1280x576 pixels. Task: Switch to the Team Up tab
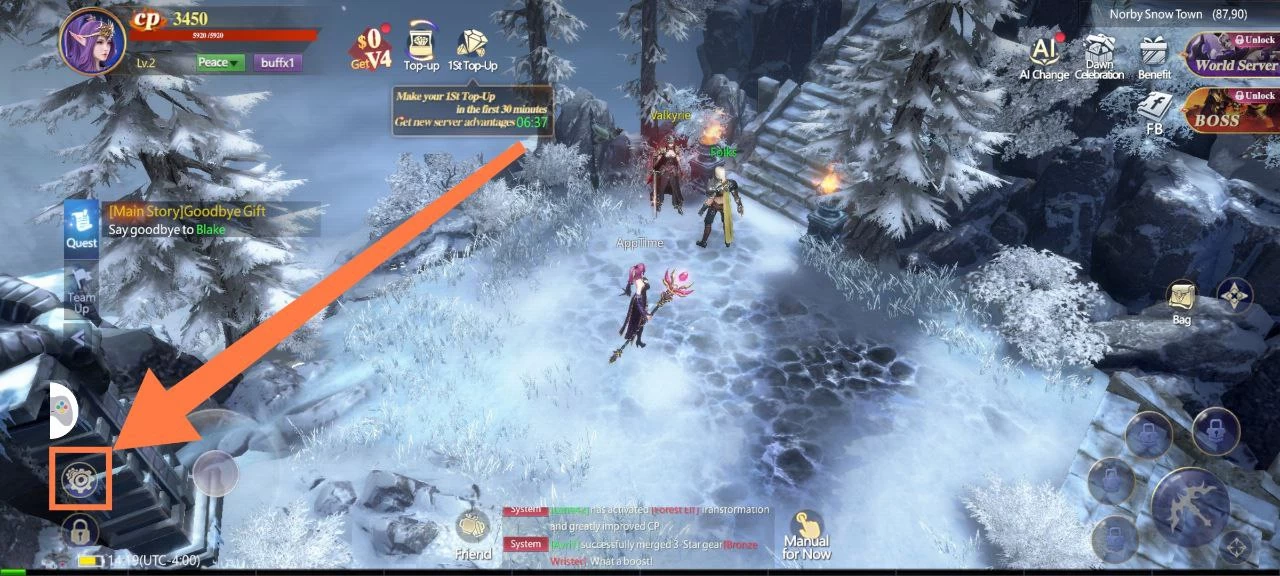(81, 291)
